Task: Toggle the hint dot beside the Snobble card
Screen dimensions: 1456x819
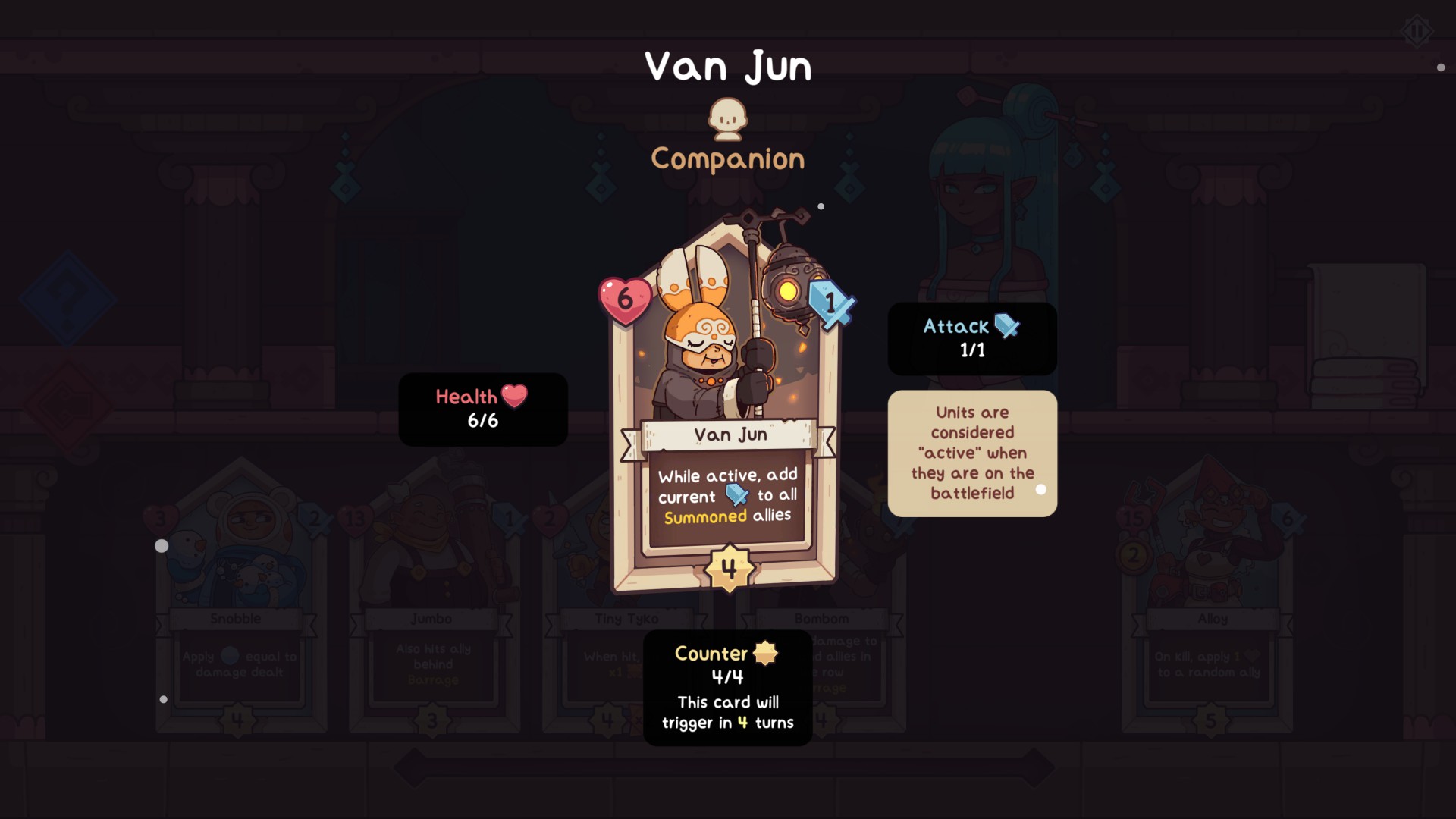Action: click(162, 544)
